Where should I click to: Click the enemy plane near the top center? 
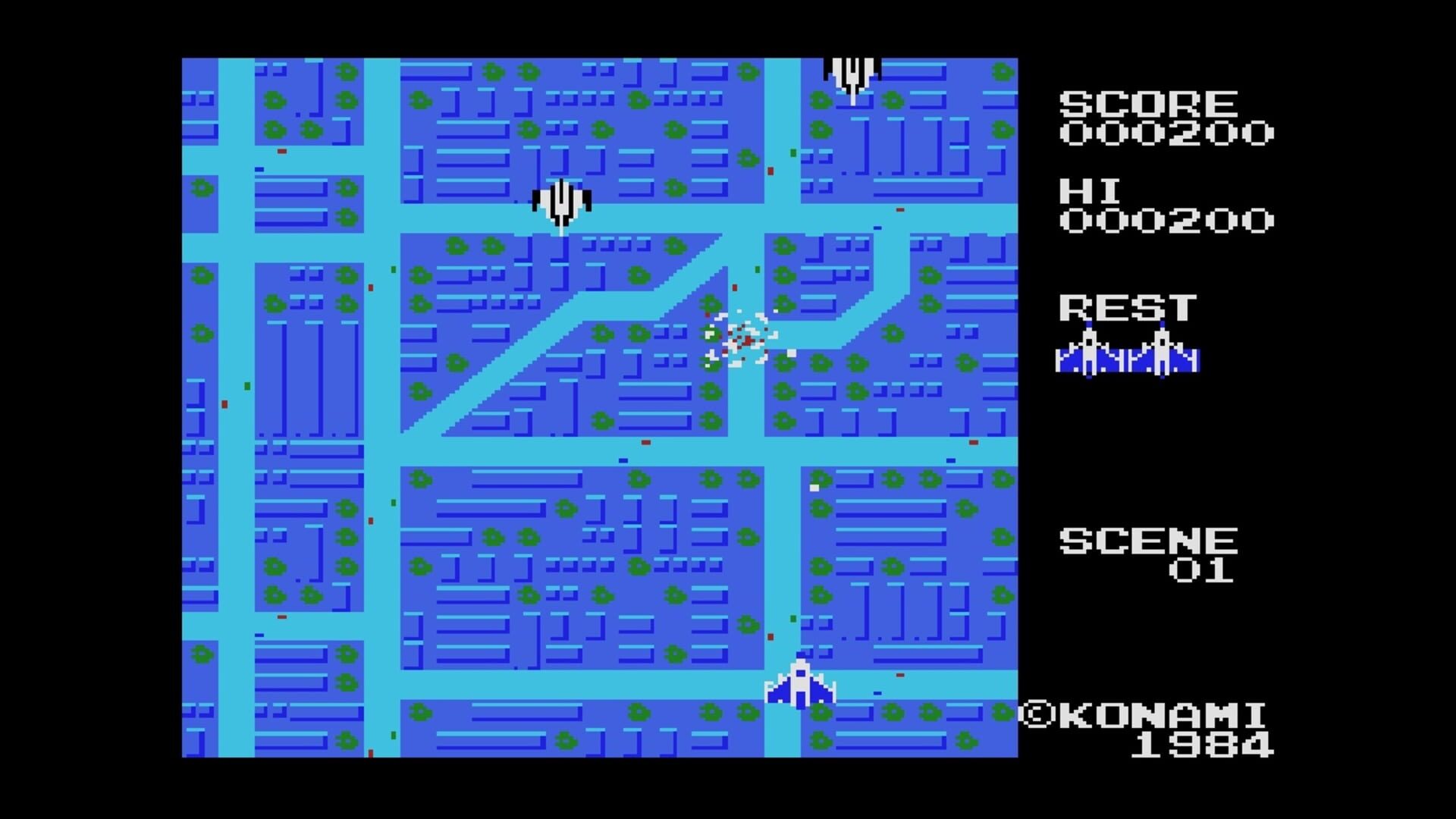pyautogui.click(x=561, y=201)
